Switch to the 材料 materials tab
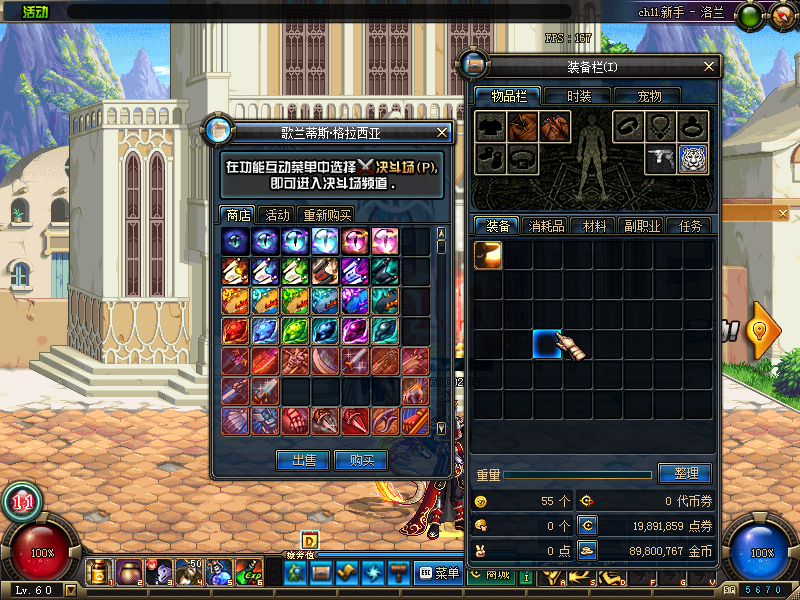 tap(594, 226)
